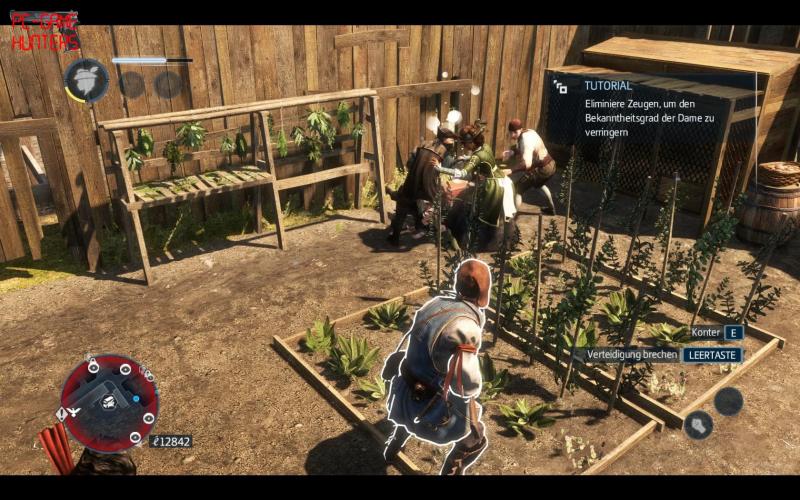Click the eagle icon on the minimap edge

click(x=75, y=410)
